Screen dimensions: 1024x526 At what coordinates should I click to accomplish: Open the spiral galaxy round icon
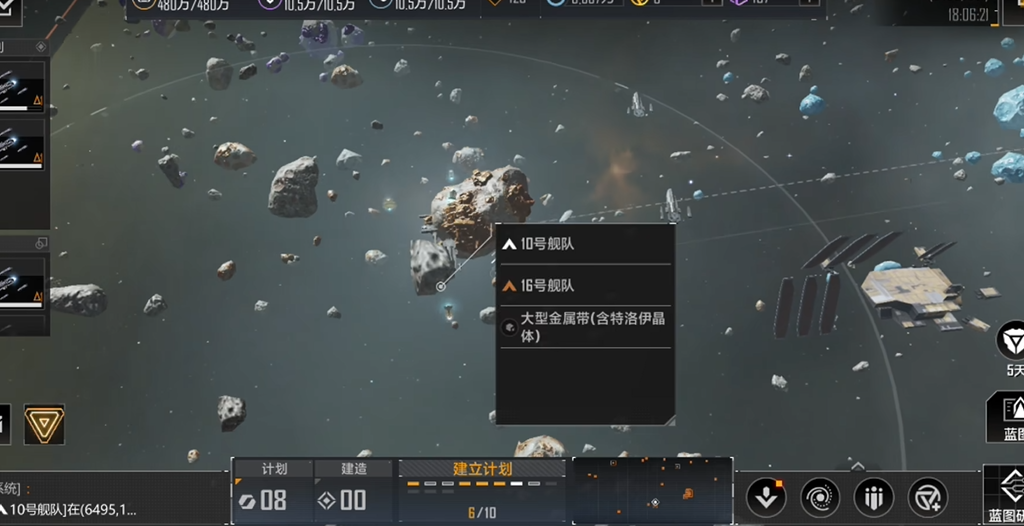point(820,497)
